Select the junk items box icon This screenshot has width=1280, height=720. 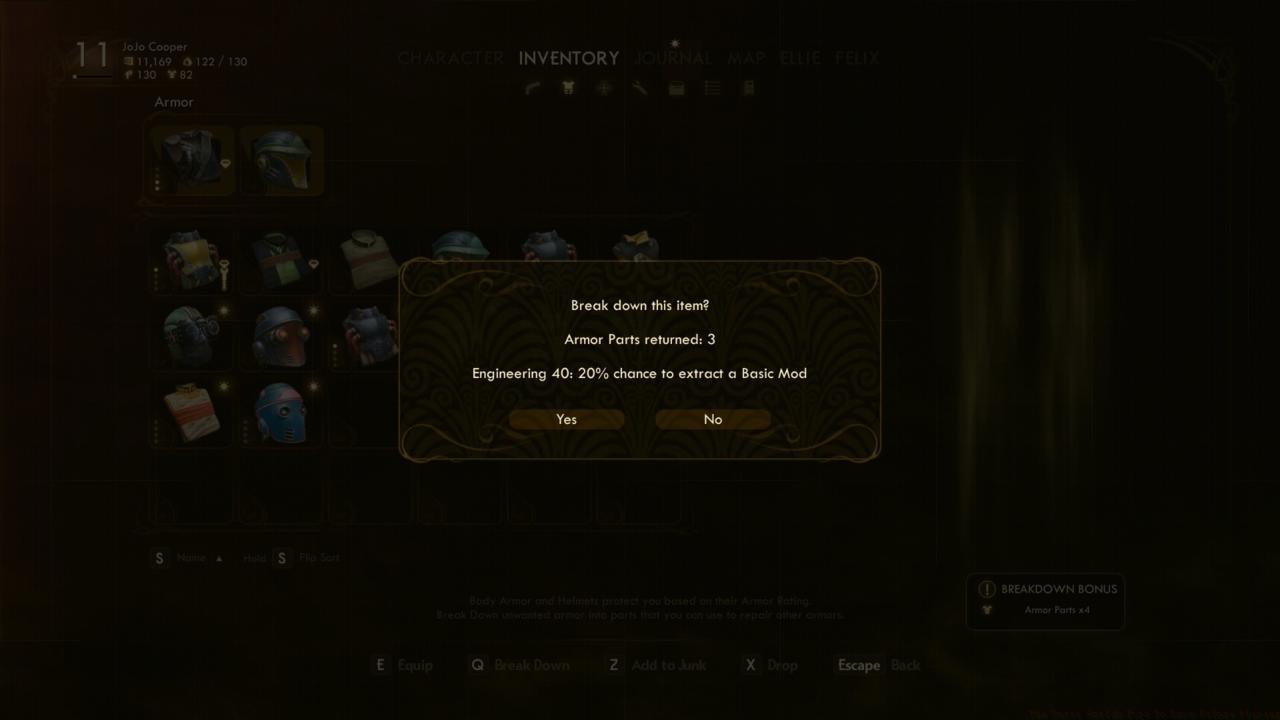pyautogui.click(x=676, y=88)
